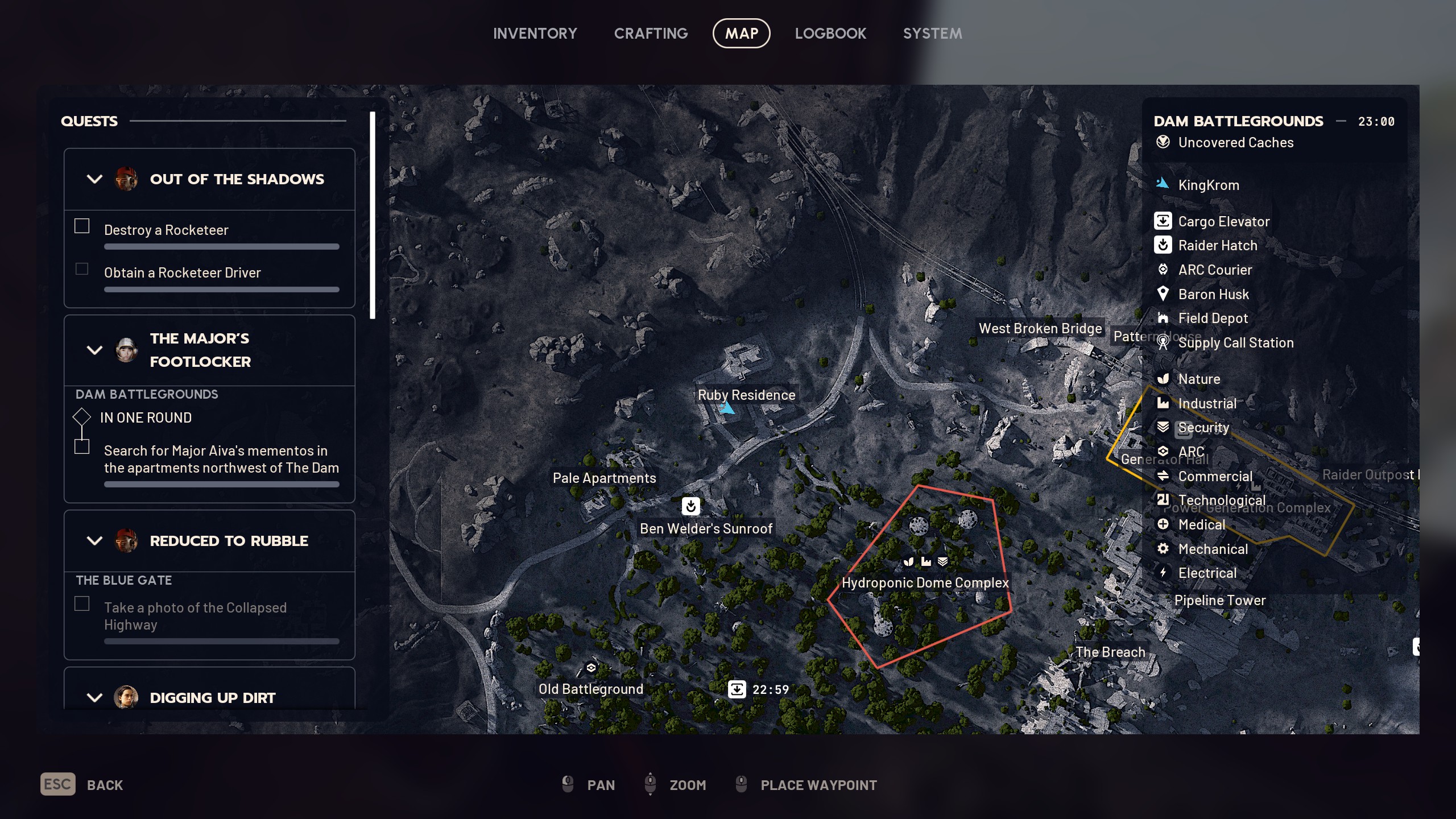Select the Cargo Elevator legend icon
The width and height of the screenshot is (1456, 819).
[x=1164, y=221]
